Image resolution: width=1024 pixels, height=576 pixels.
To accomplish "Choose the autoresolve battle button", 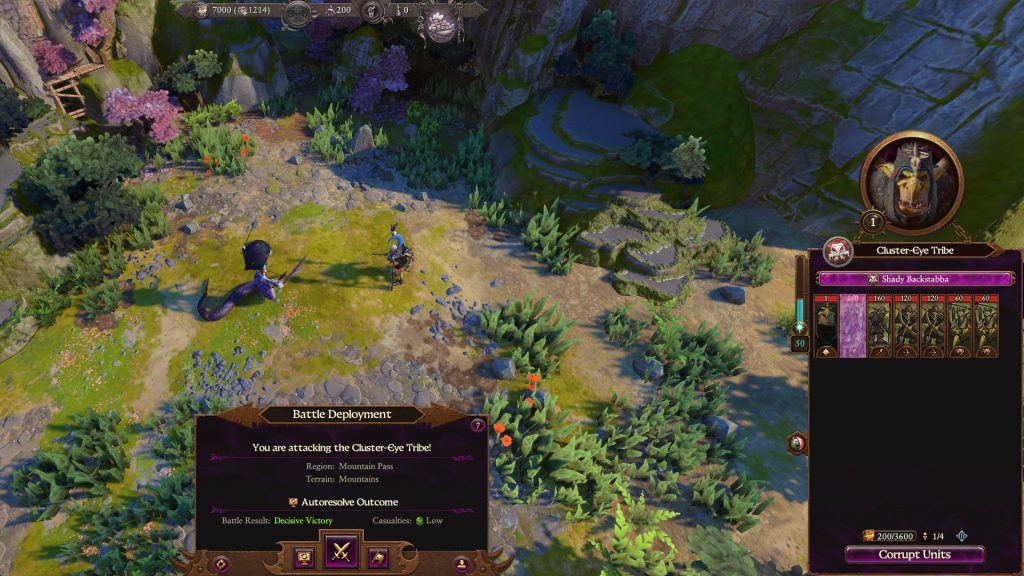I will (302, 556).
